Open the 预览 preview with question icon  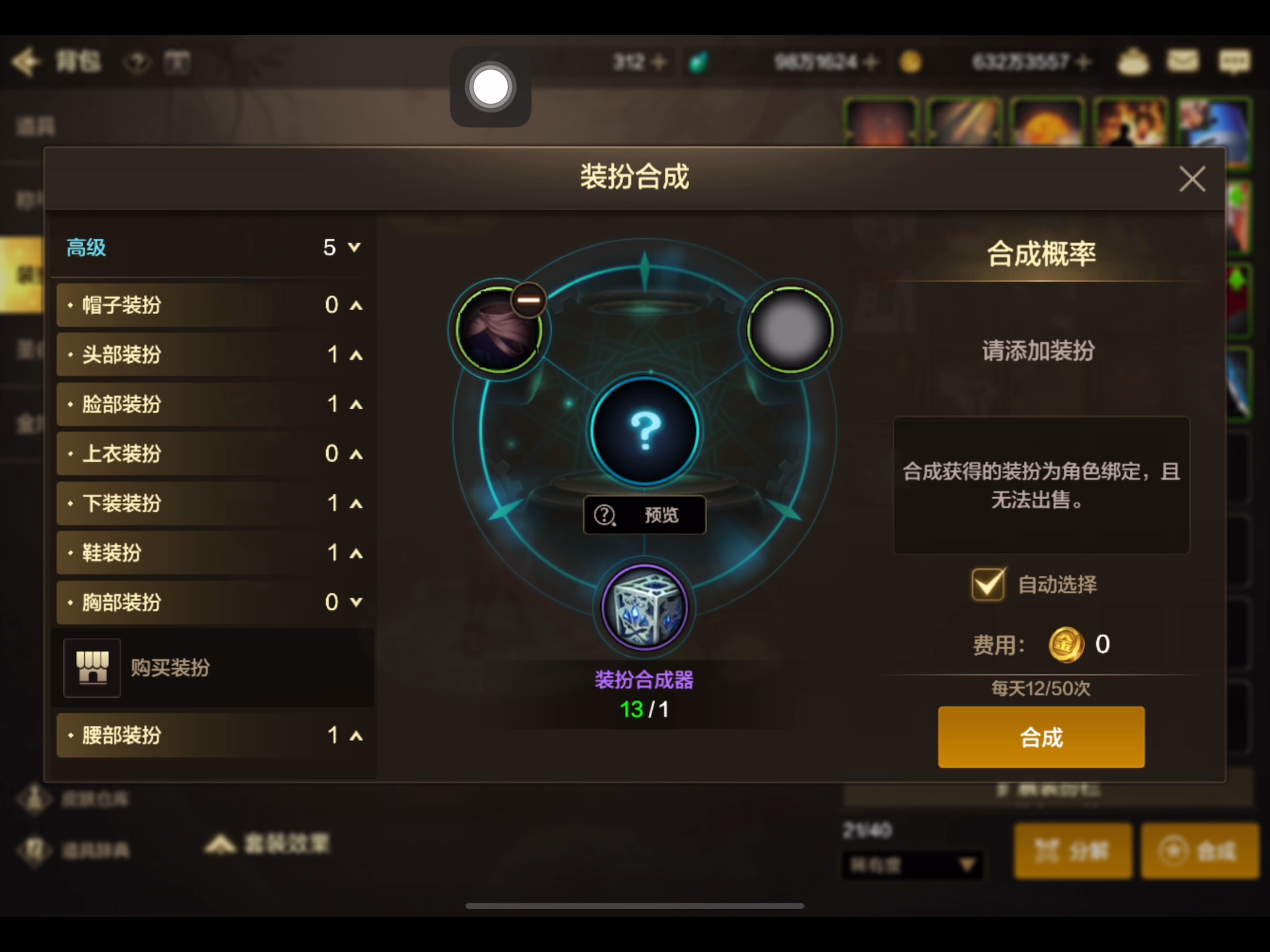click(x=644, y=515)
